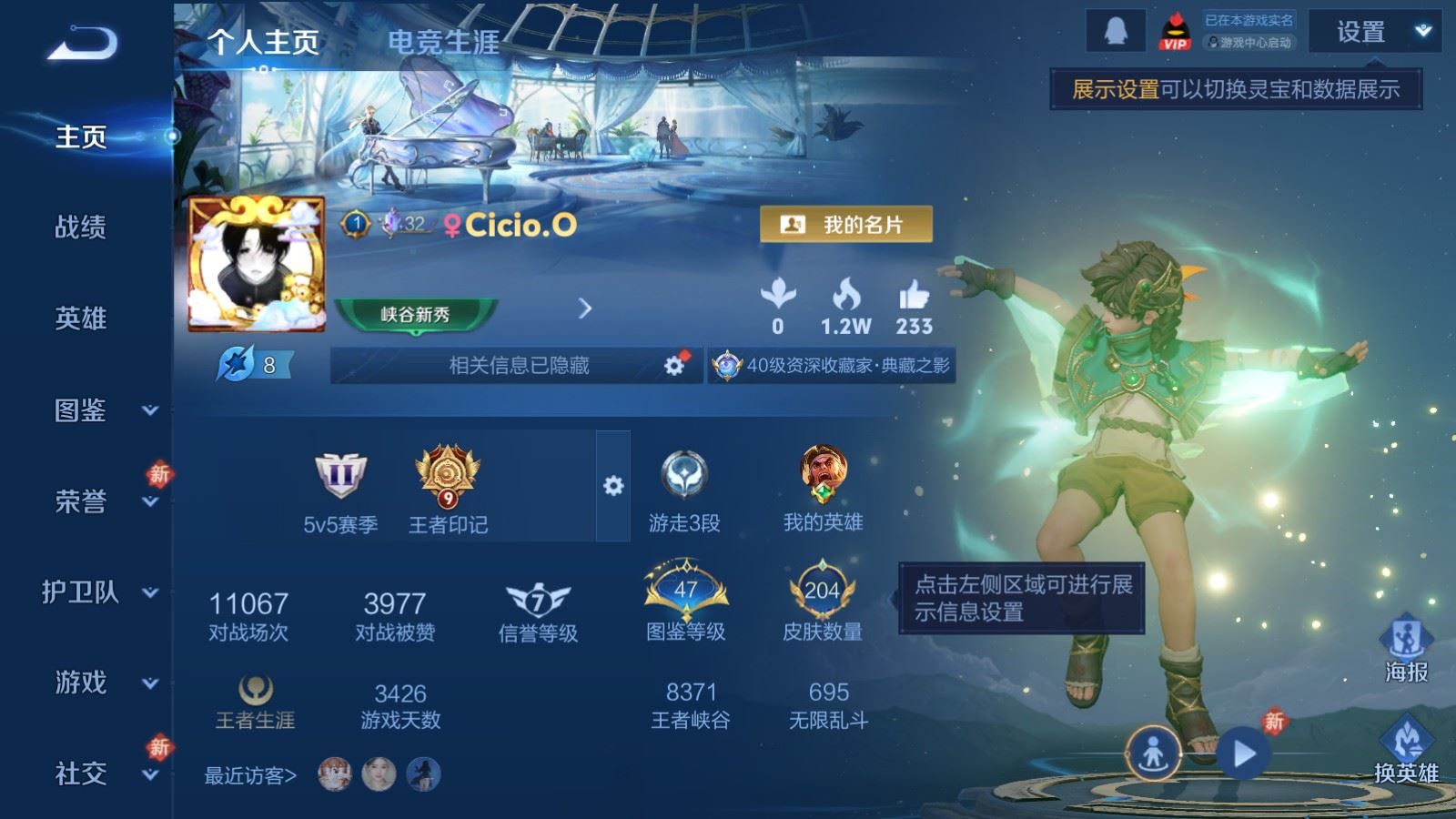The height and width of the screenshot is (819, 1456).
Task: Go back using the return arrow
Action: pos(82,43)
